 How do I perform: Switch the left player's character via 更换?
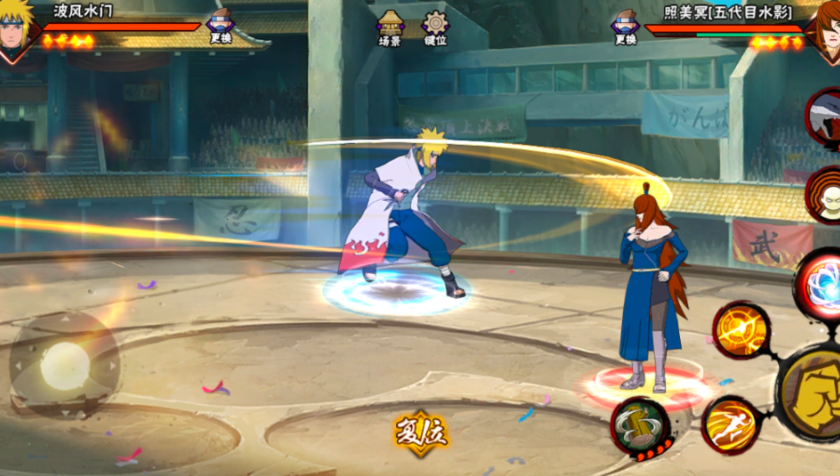pyautogui.click(x=221, y=27)
